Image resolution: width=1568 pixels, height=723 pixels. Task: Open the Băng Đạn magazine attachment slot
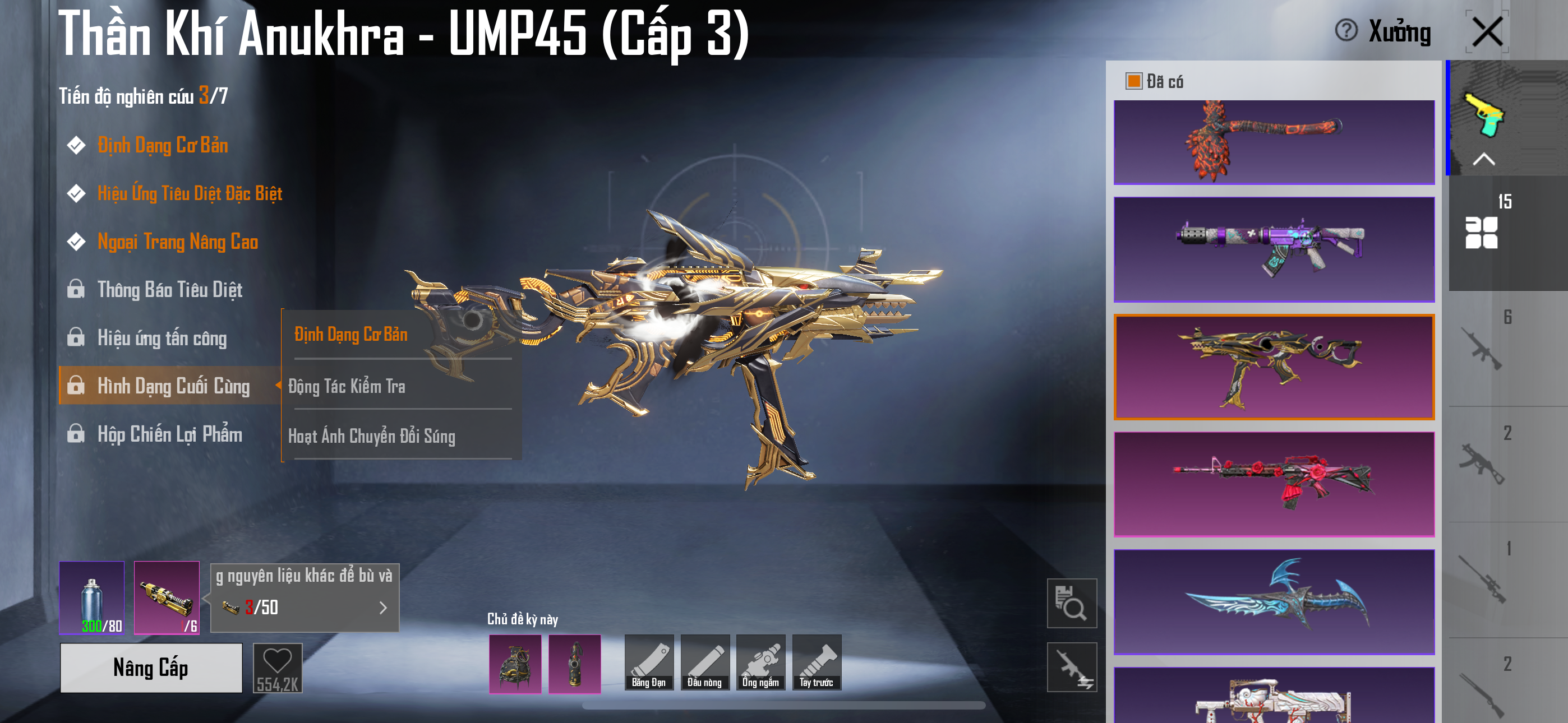click(x=649, y=662)
